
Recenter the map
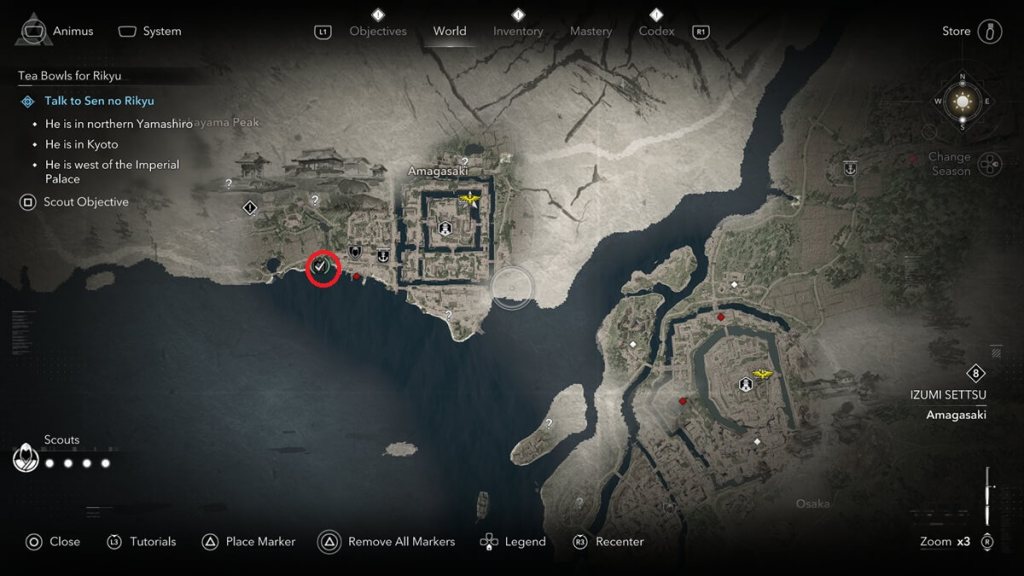619,542
